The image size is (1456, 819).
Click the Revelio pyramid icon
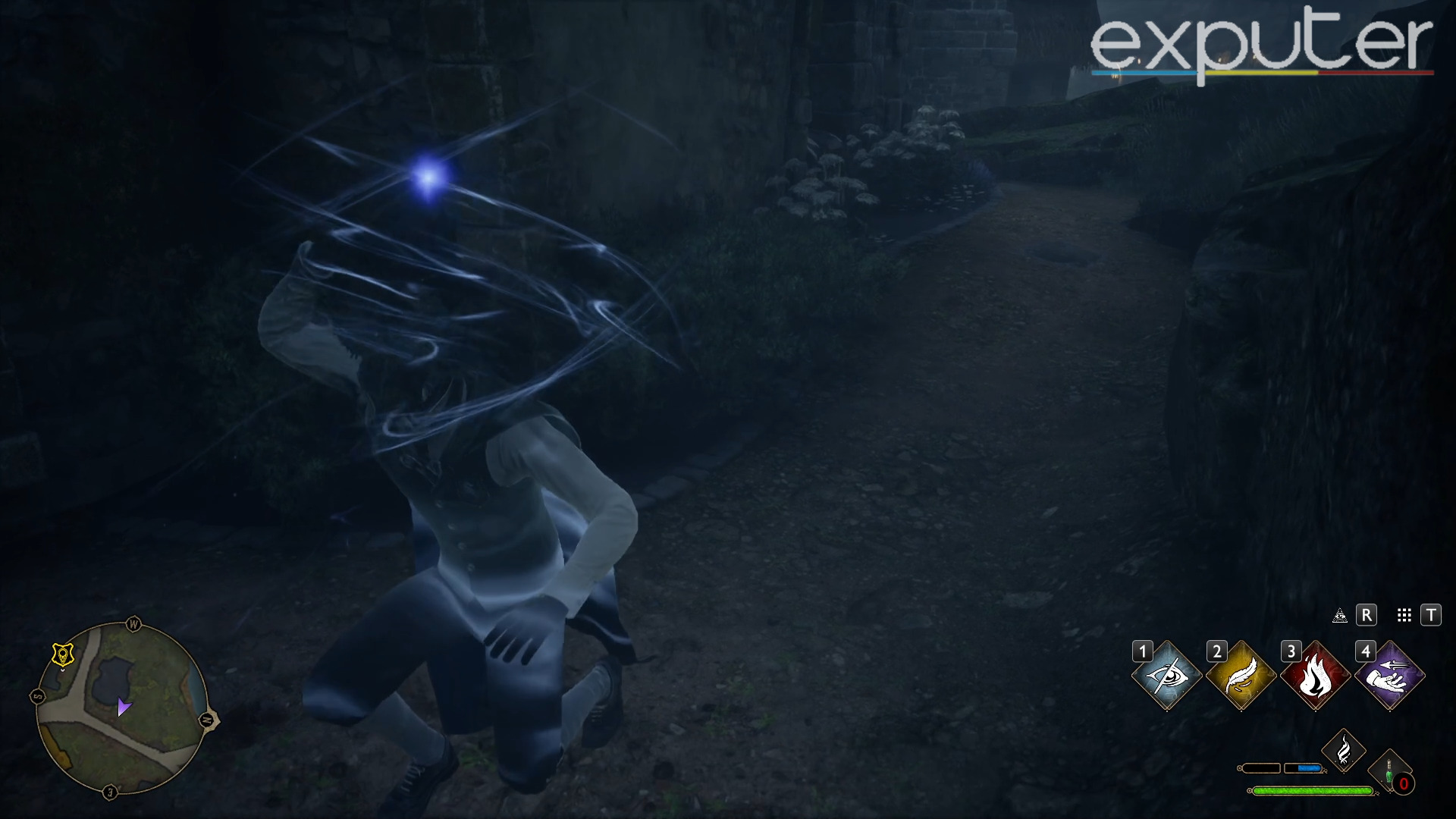point(1340,615)
